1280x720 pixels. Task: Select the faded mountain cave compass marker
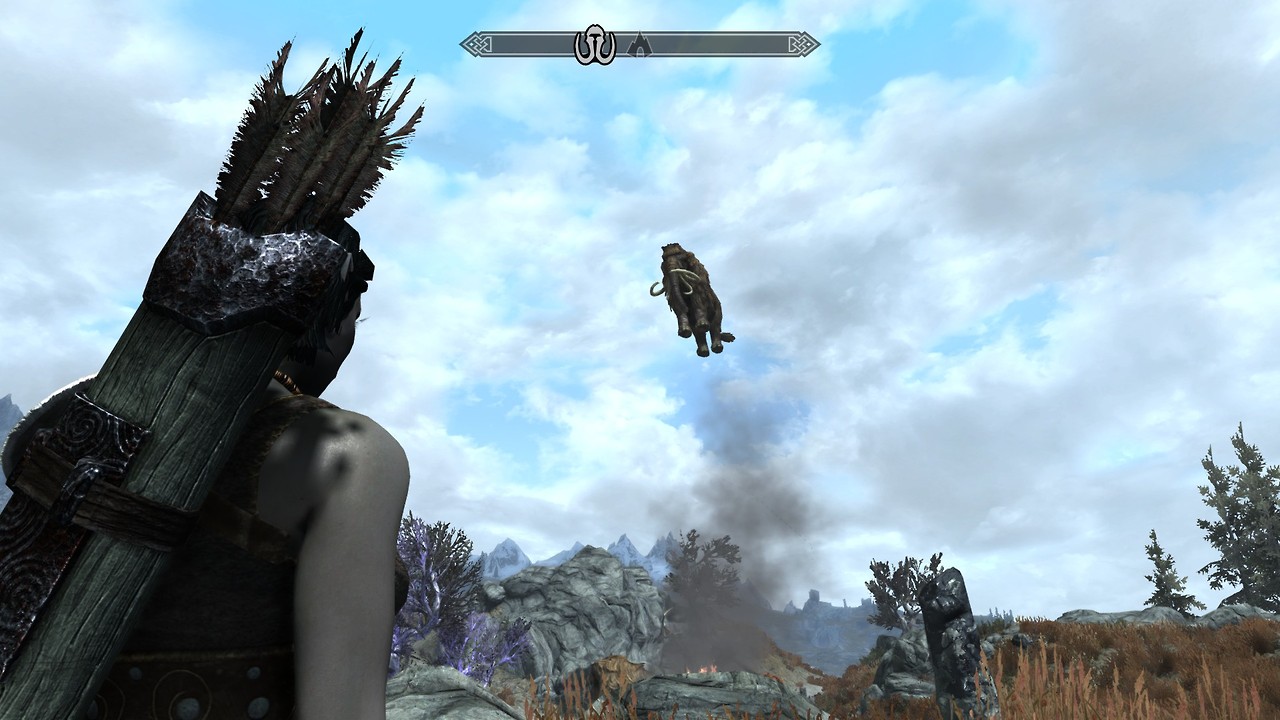click(x=638, y=45)
